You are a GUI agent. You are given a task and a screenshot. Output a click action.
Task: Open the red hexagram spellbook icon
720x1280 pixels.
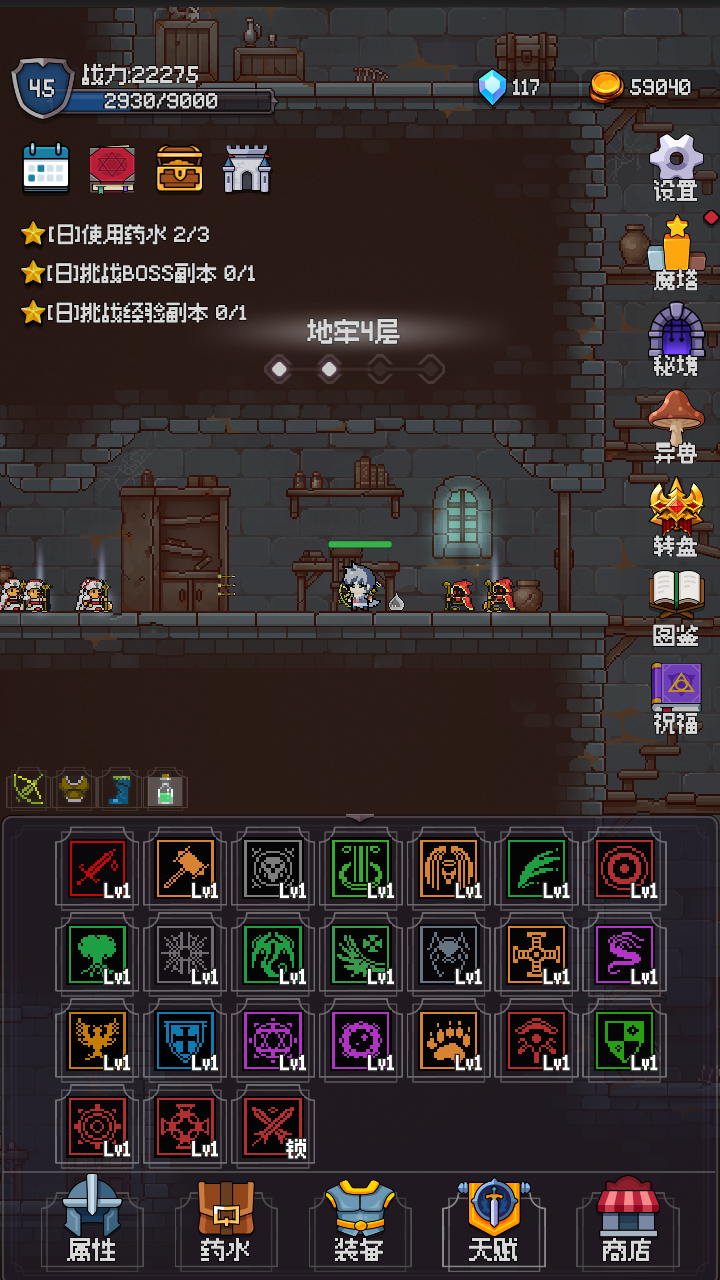coord(112,168)
